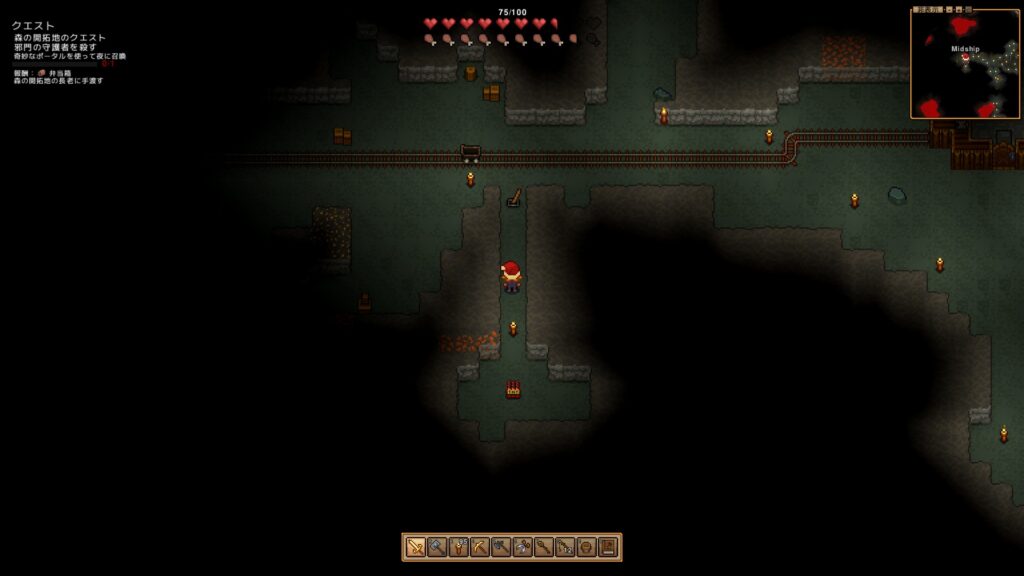The height and width of the screenshot is (576, 1024).
Task: Select the axe hotbar slot
Action: coord(501,547)
